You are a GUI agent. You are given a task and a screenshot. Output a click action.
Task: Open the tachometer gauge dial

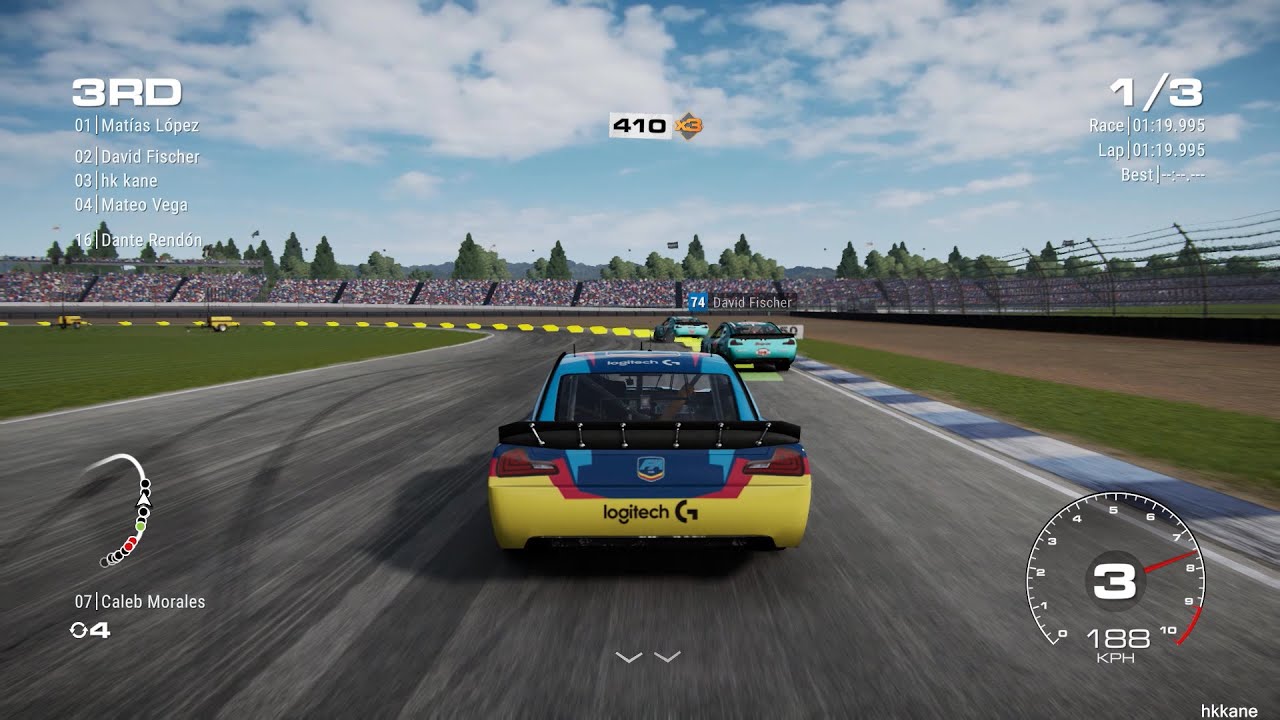pyautogui.click(x=1120, y=580)
